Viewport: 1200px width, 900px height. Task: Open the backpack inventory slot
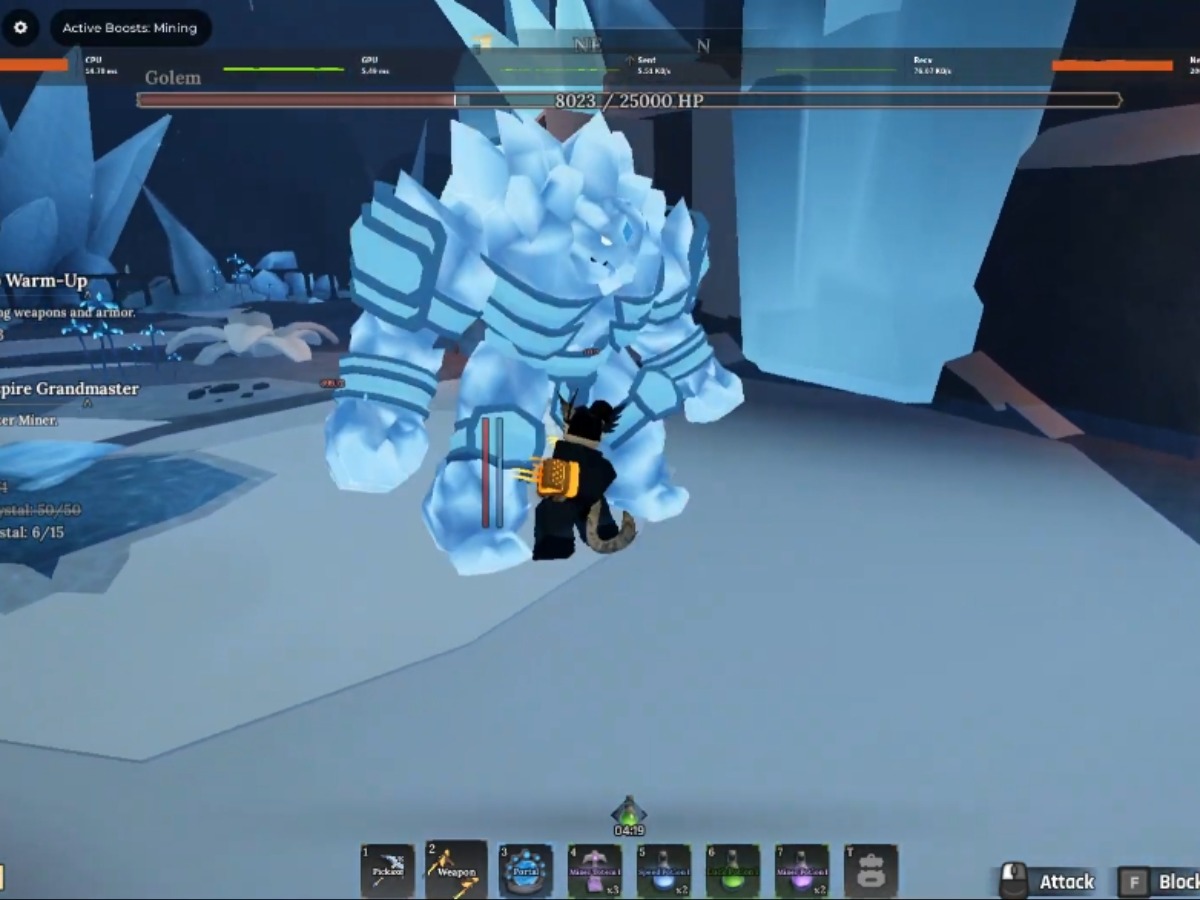pyautogui.click(x=871, y=871)
